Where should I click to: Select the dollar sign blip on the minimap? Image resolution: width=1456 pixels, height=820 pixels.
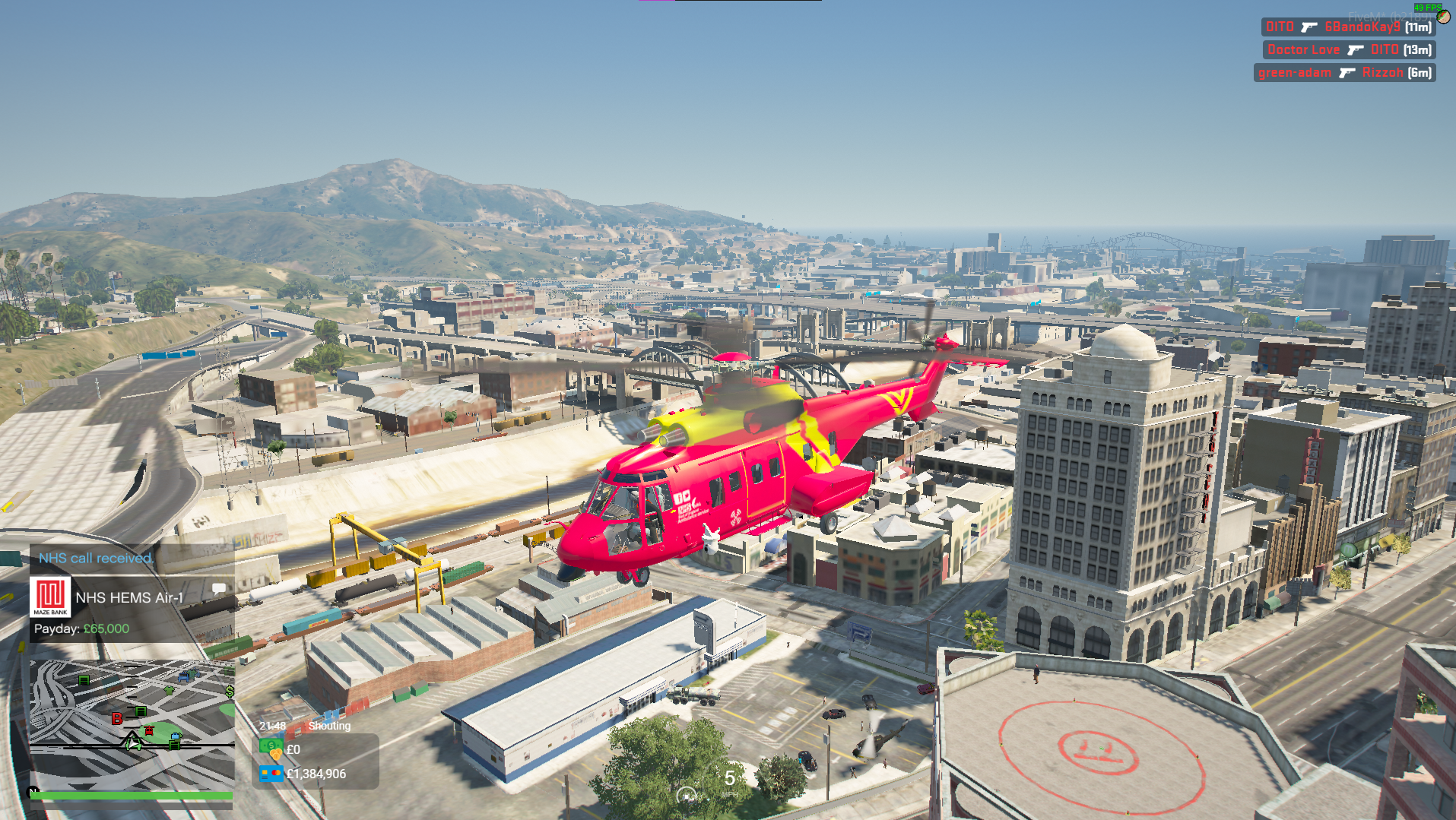point(229,692)
